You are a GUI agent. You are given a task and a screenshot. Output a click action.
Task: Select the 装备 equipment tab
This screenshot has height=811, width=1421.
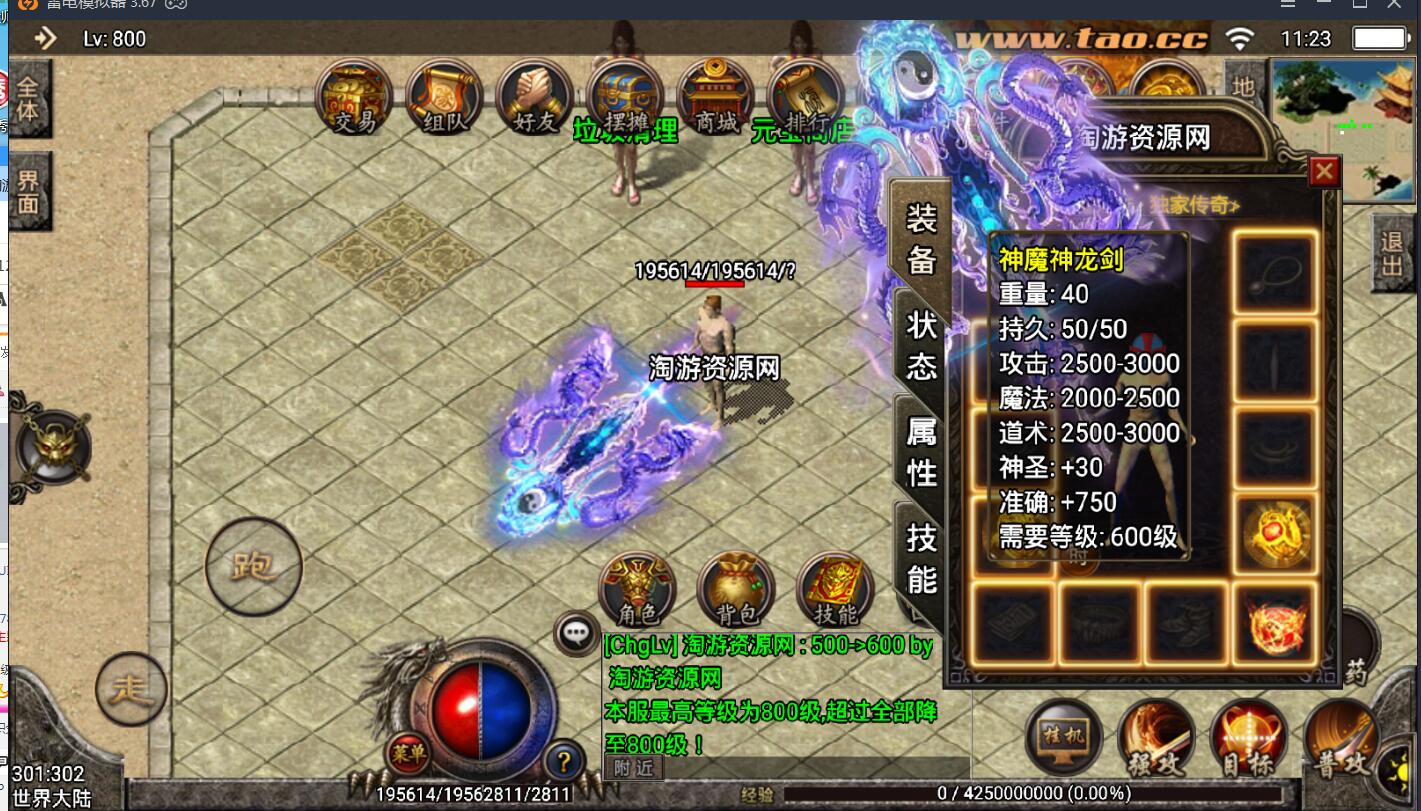coord(921,236)
